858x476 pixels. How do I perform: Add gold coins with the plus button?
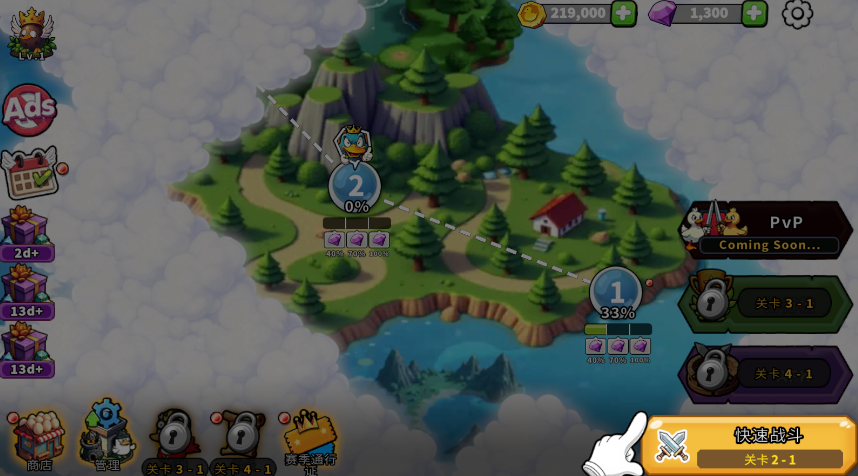coord(623,13)
